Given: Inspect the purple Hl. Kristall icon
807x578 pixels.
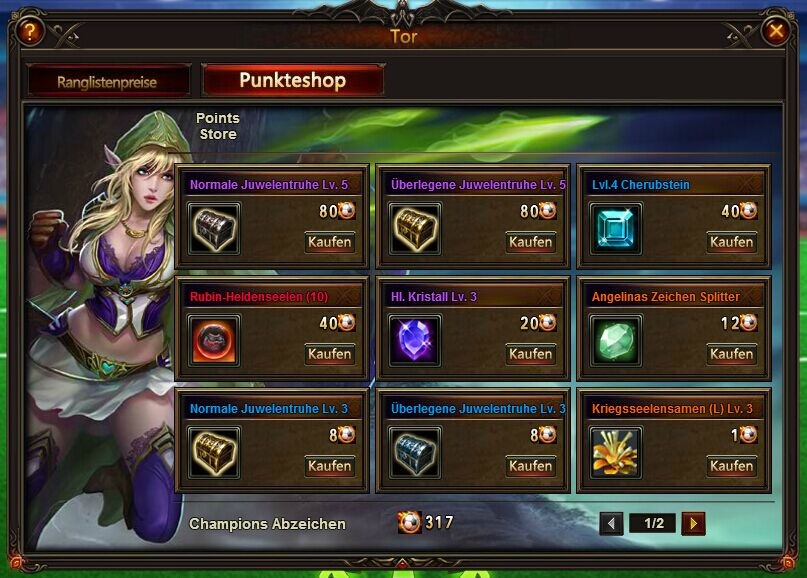Looking at the screenshot, I should tap(415, 341).
